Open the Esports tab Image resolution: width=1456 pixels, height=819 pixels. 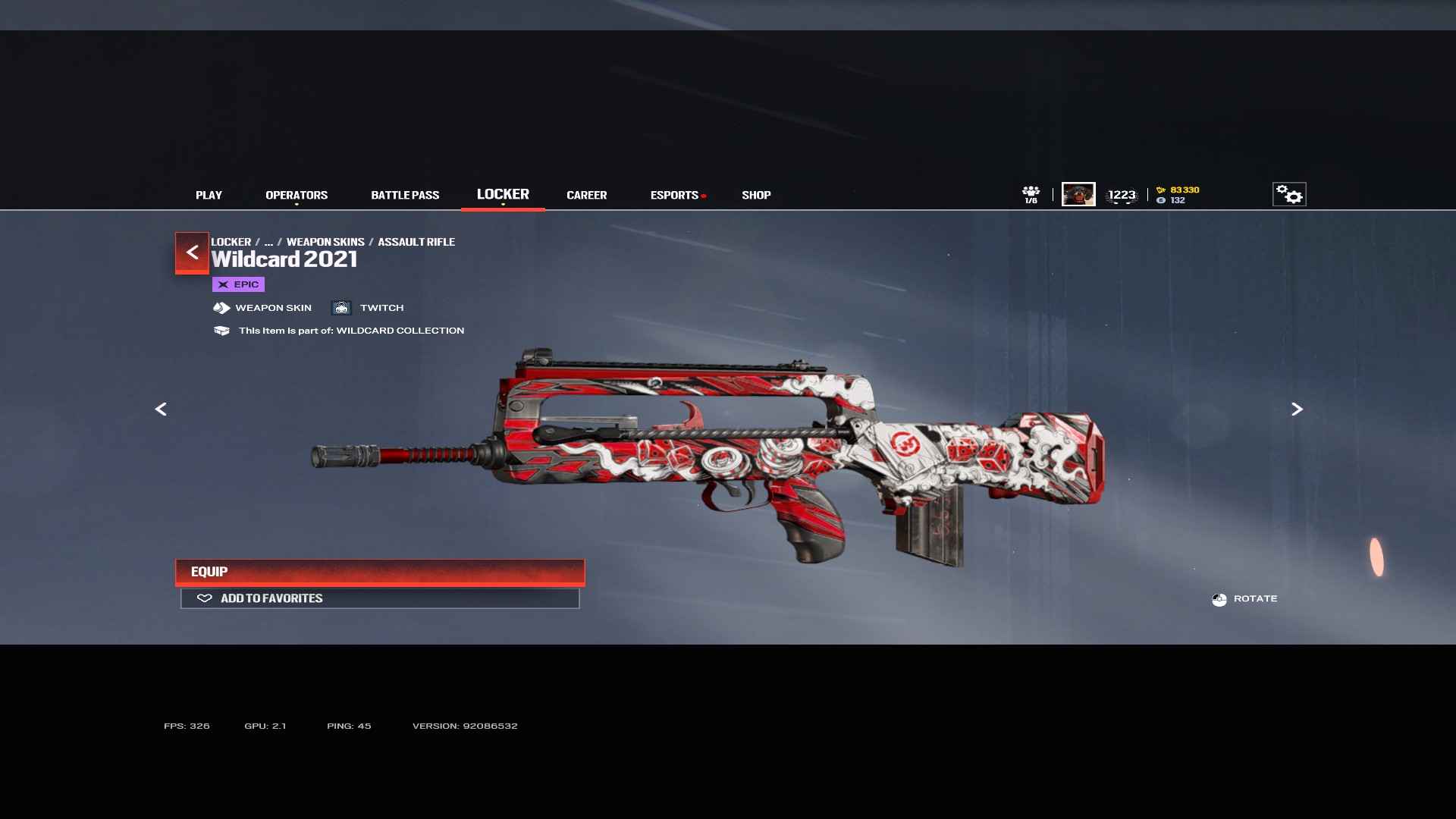click(x=674, y=195)
